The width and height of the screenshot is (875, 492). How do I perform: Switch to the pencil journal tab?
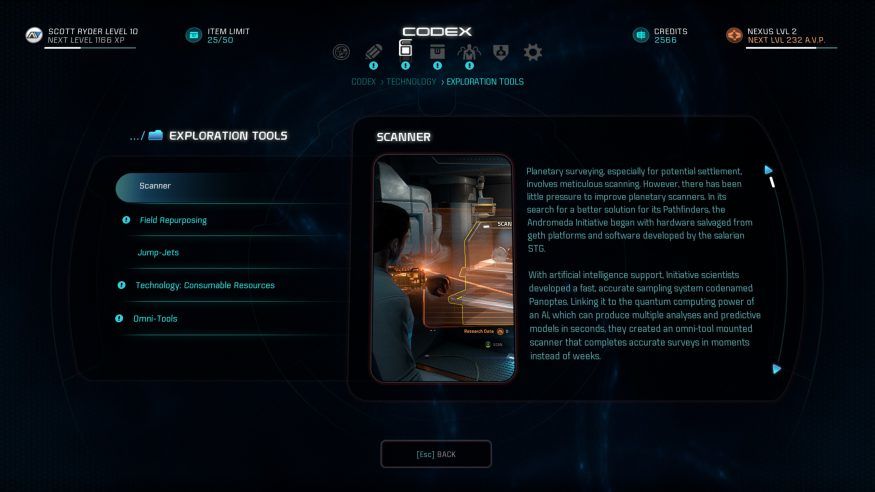373,52
